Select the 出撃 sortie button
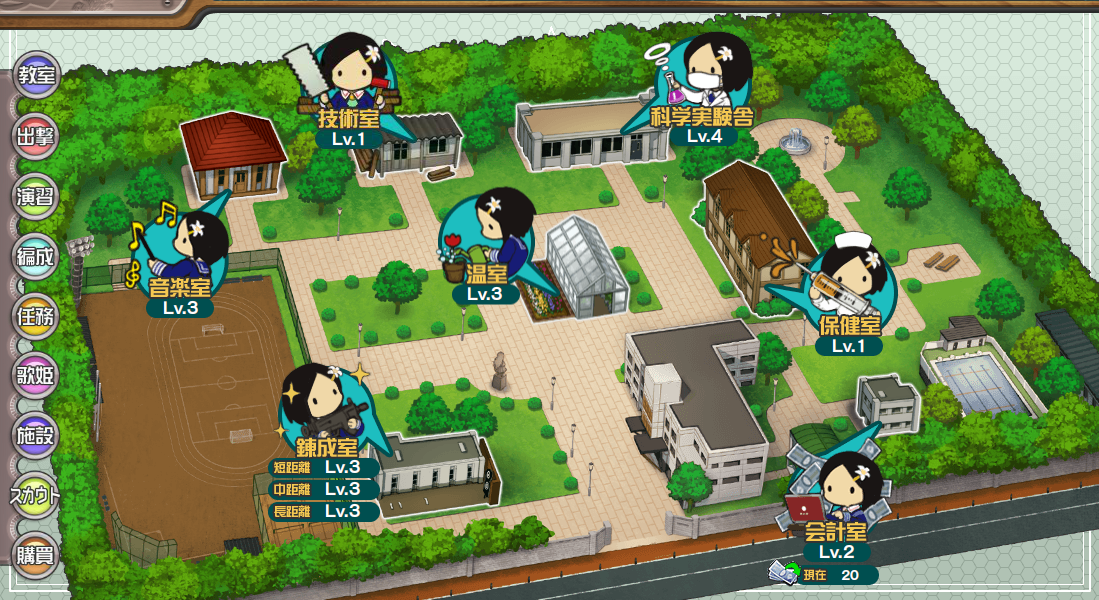This screenshot has width=1099, height=600. [x=37, y=136]
